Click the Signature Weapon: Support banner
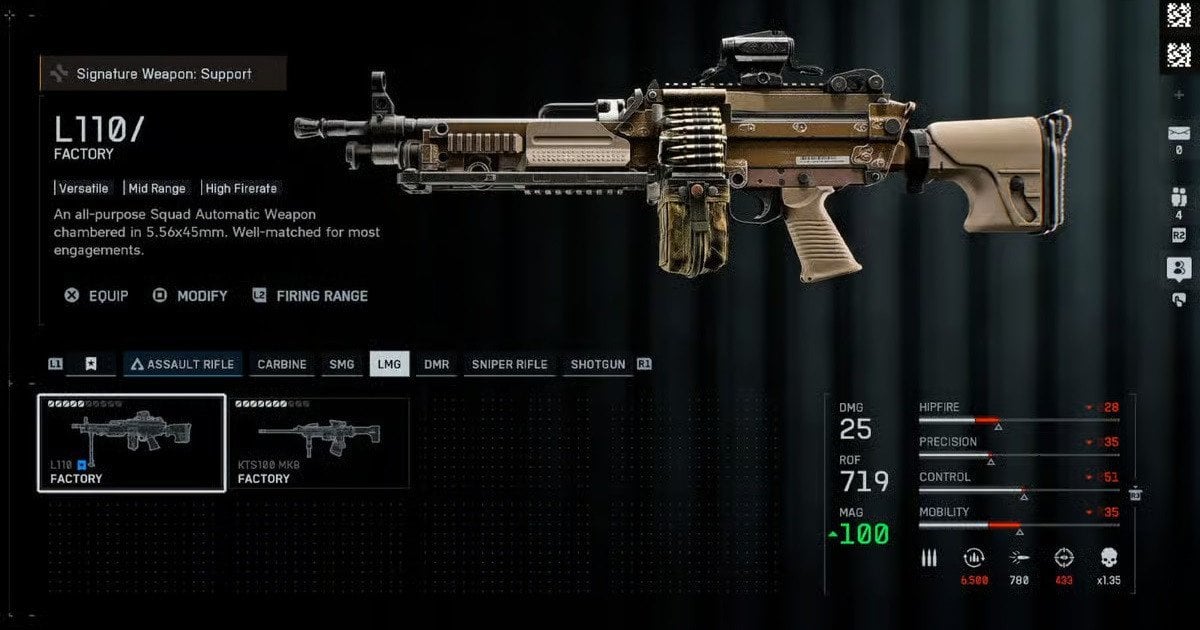 [x=164, y=74]
